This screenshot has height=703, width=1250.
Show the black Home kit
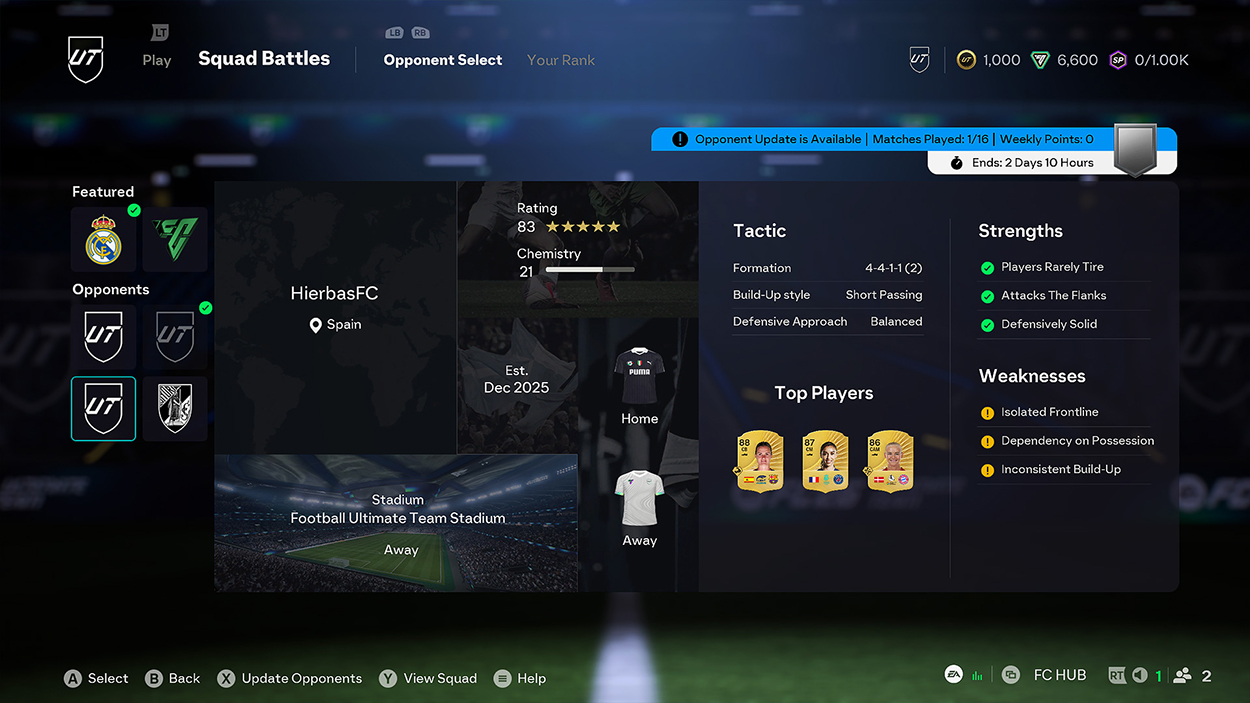click(x=639, y=385)
